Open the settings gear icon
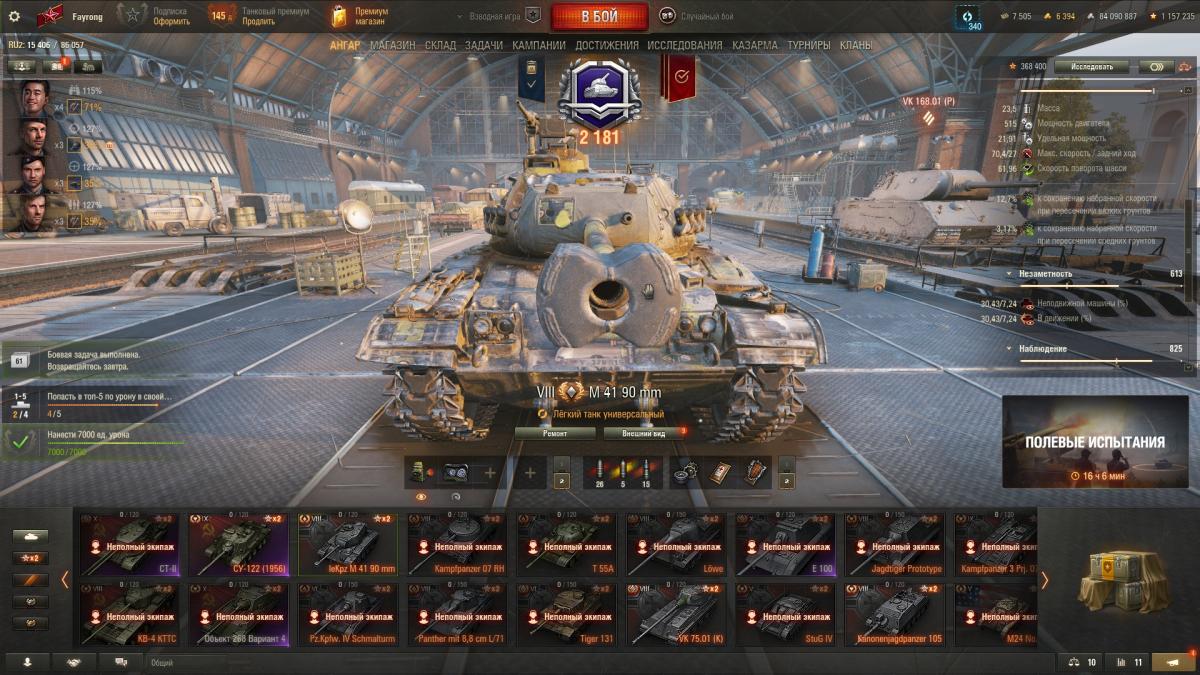 point(14,16)
